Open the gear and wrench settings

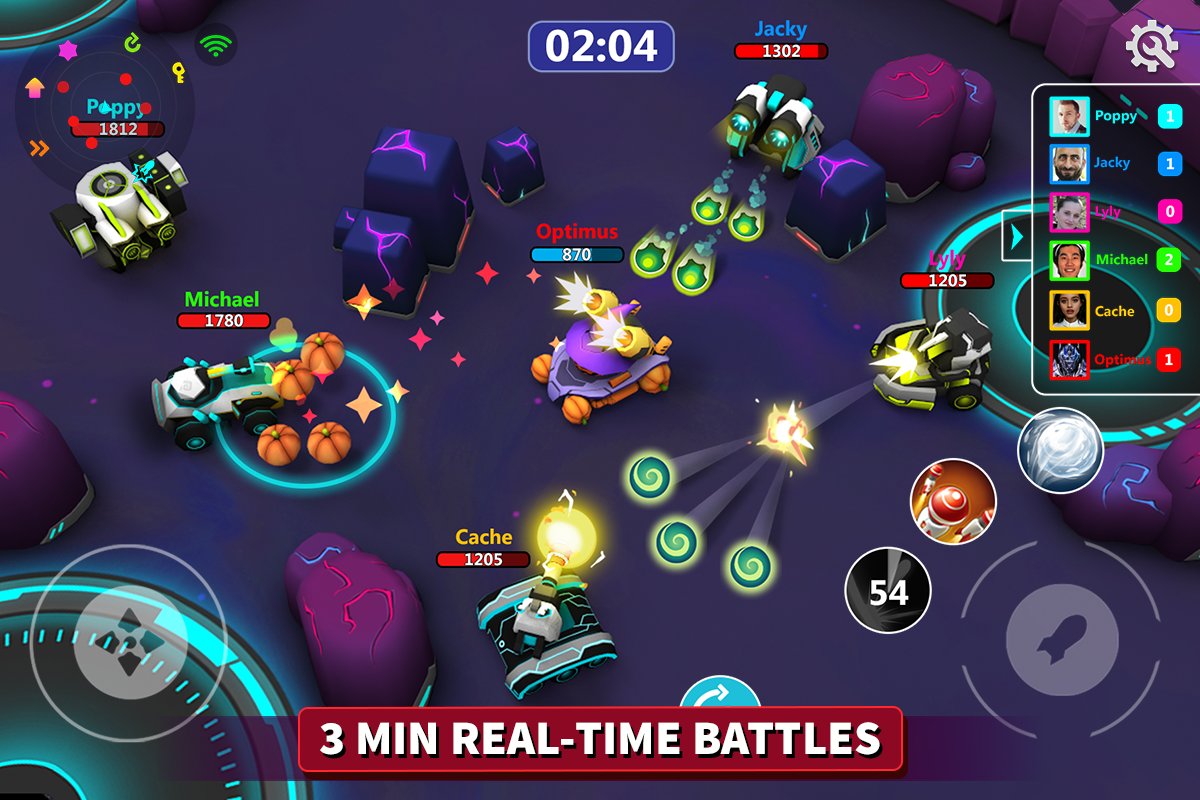1152,44
